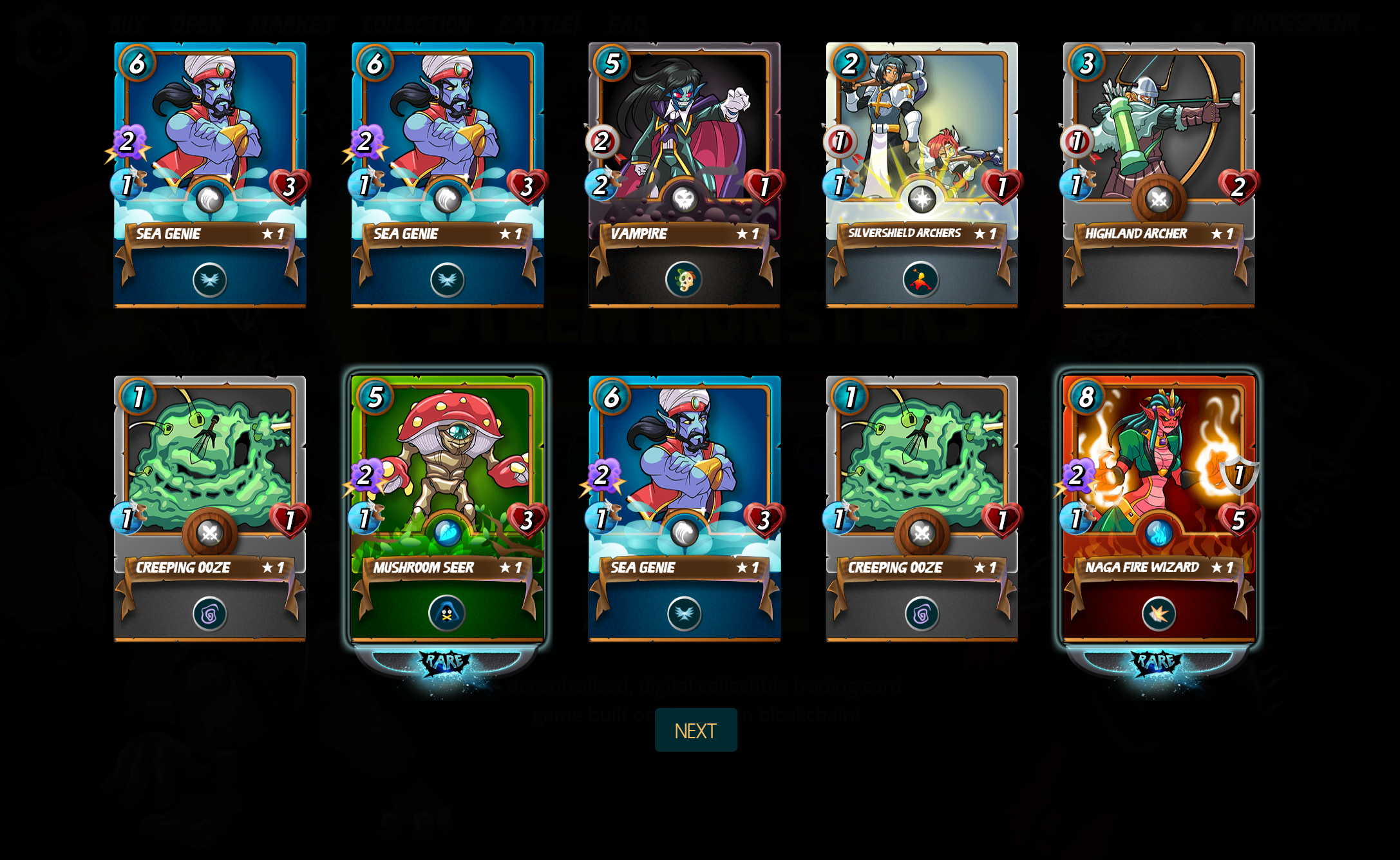1400x860 pixels.
Task: Continue with the NEXT button
Action: pos(695,730)
